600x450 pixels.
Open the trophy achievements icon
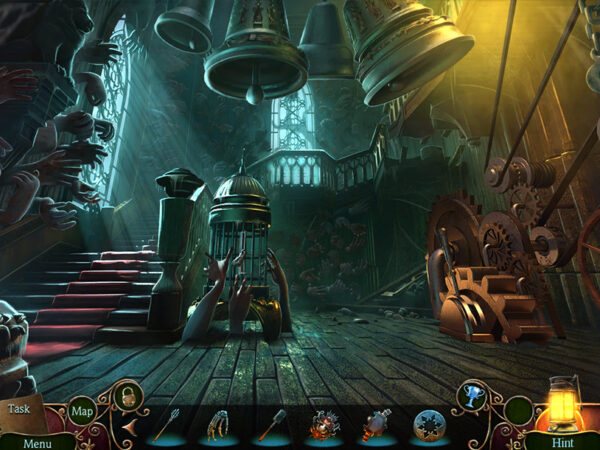[471, 396]
